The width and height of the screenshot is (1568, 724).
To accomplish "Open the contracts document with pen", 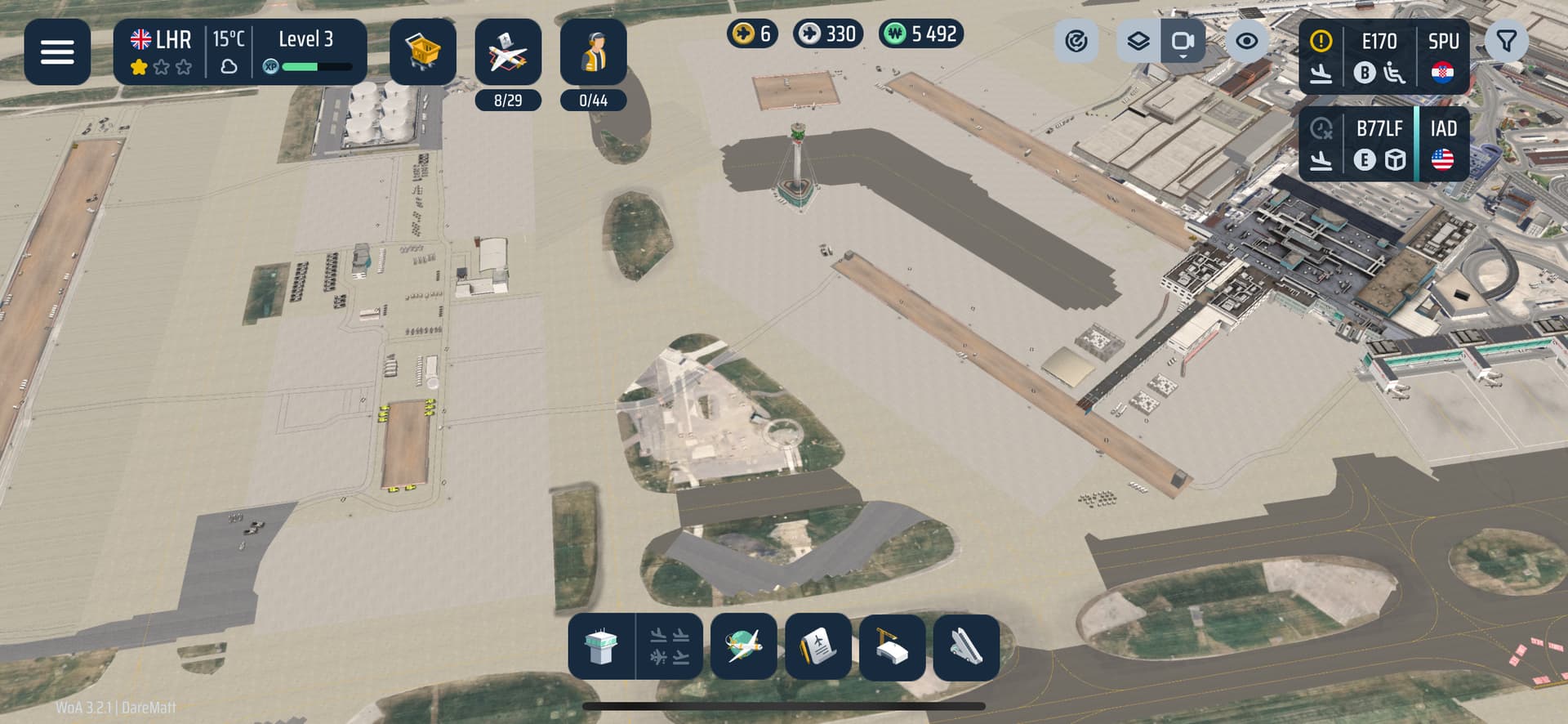I will coord(818,647).
